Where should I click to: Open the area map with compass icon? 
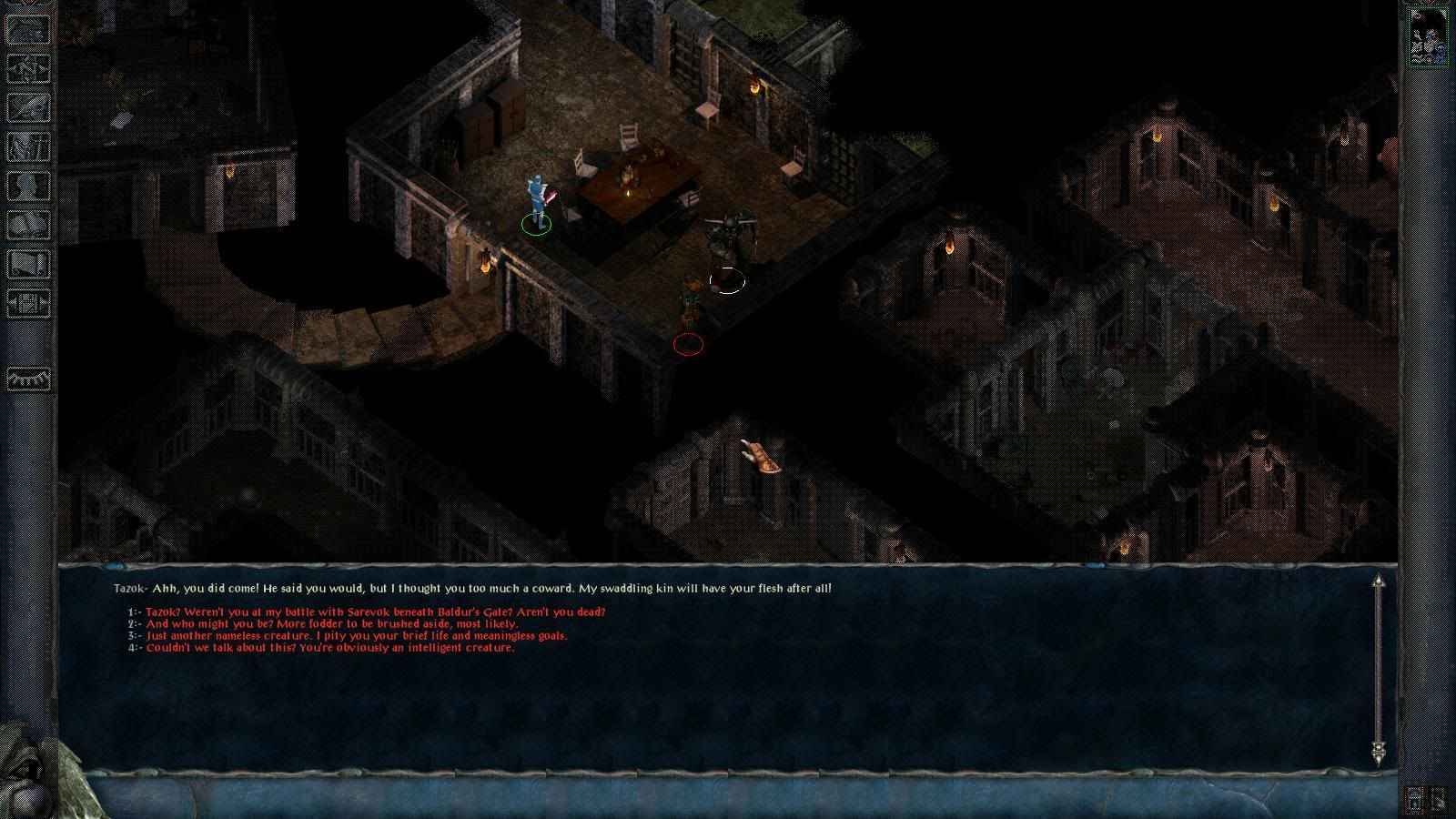pyautogui.click(x=29, y=67)
